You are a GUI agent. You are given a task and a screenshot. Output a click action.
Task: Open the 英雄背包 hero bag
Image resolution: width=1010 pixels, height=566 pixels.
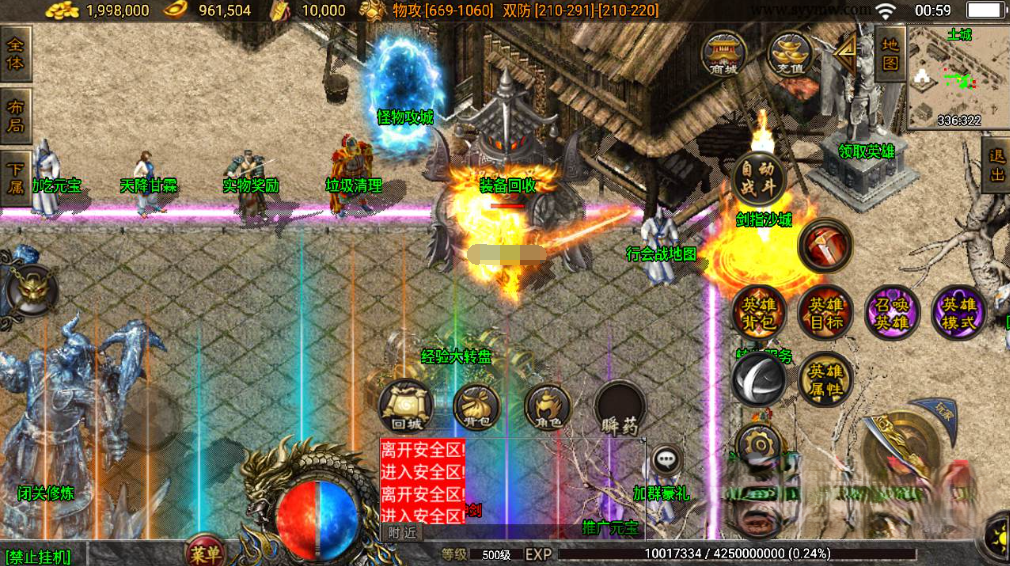click(x=758, y=312)
